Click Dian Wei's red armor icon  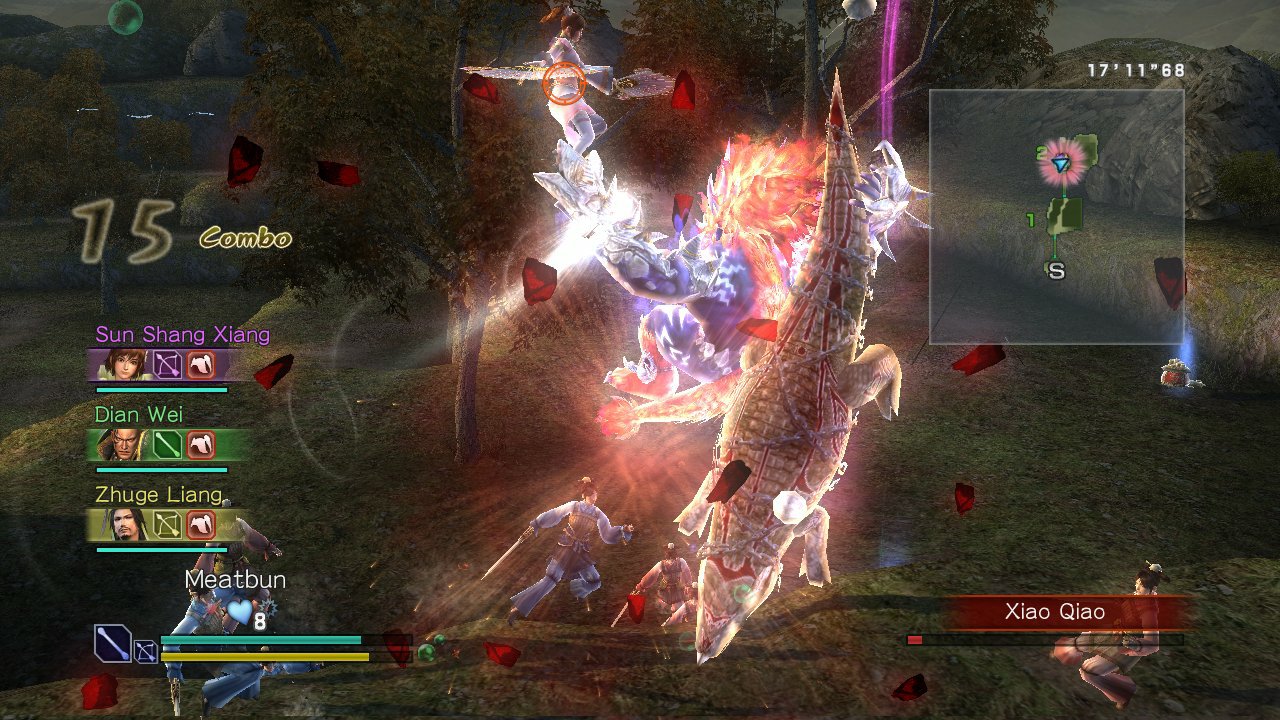coord(200,445)
